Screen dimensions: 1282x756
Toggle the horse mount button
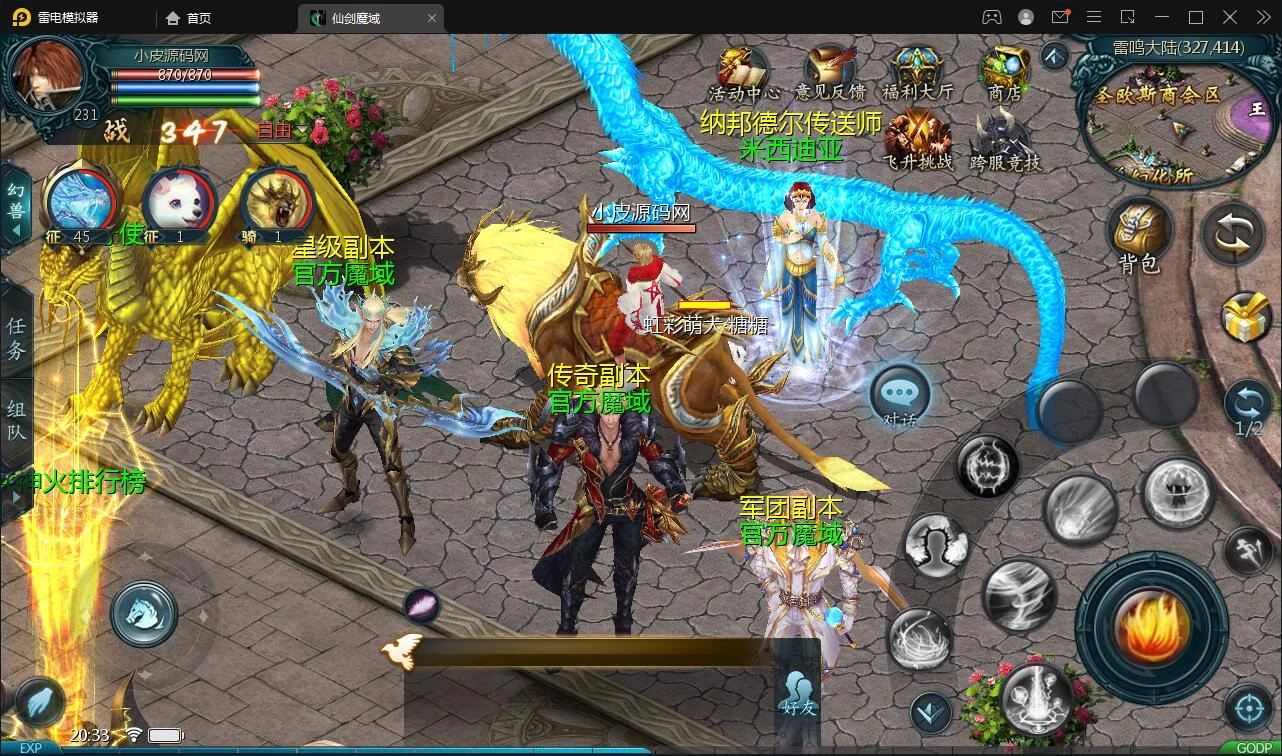pyautogui.click(x=144, y=612)
